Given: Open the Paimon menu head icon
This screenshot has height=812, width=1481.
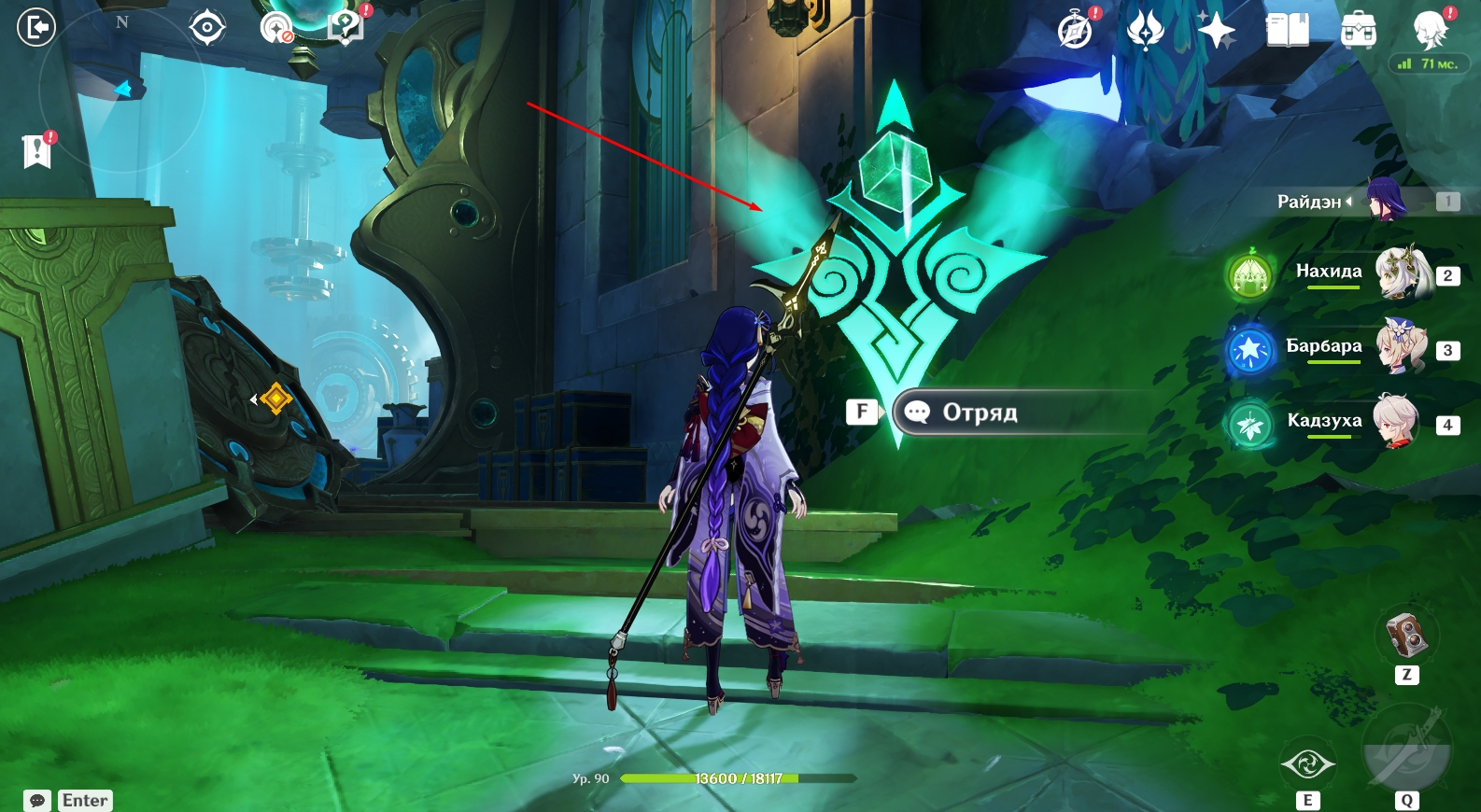Looking at the screenshot, I should [1429, 30].
